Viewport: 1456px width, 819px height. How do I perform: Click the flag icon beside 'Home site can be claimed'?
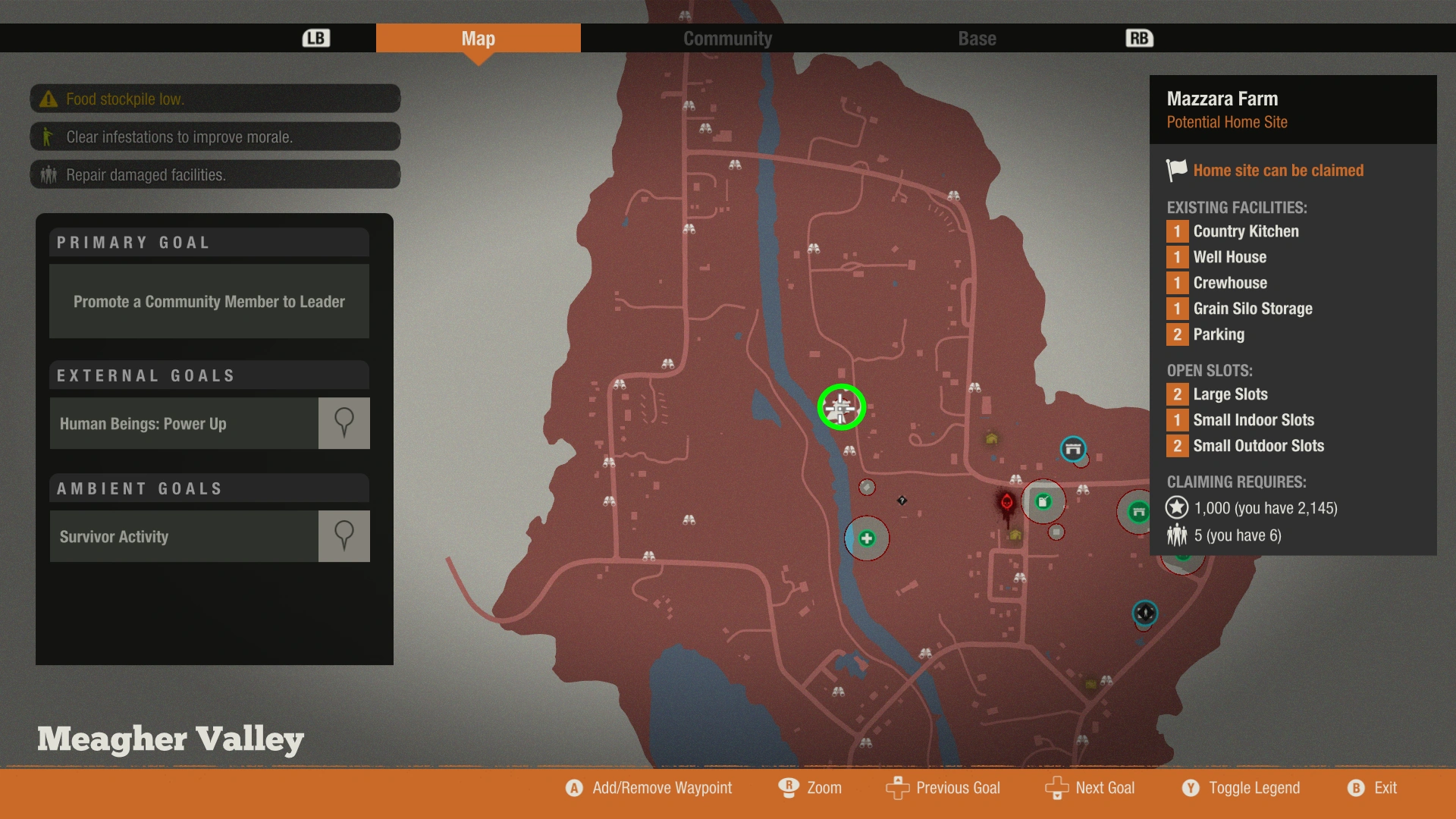1175,170
